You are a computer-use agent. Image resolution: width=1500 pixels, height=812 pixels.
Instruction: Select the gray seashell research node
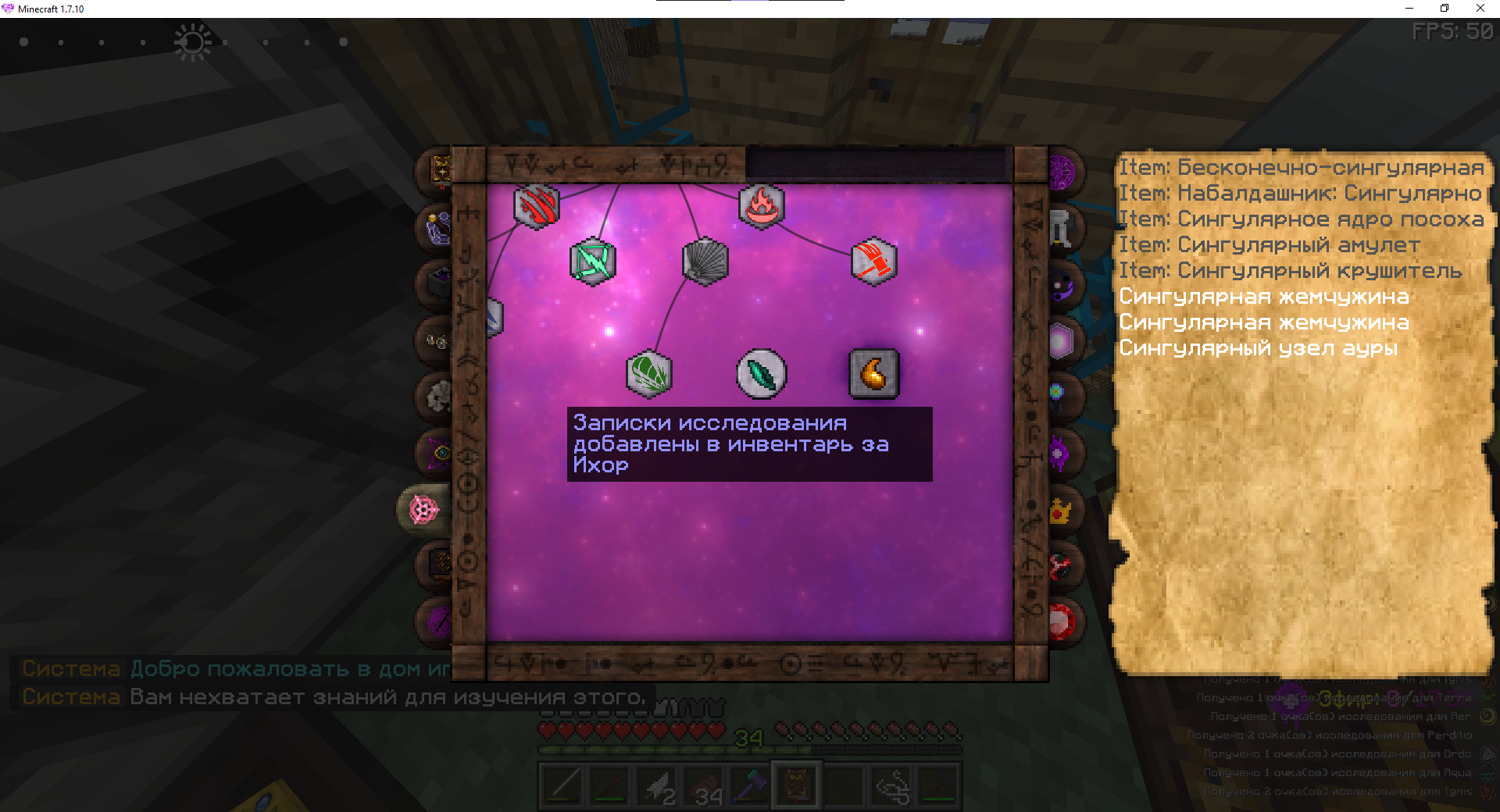705,262
